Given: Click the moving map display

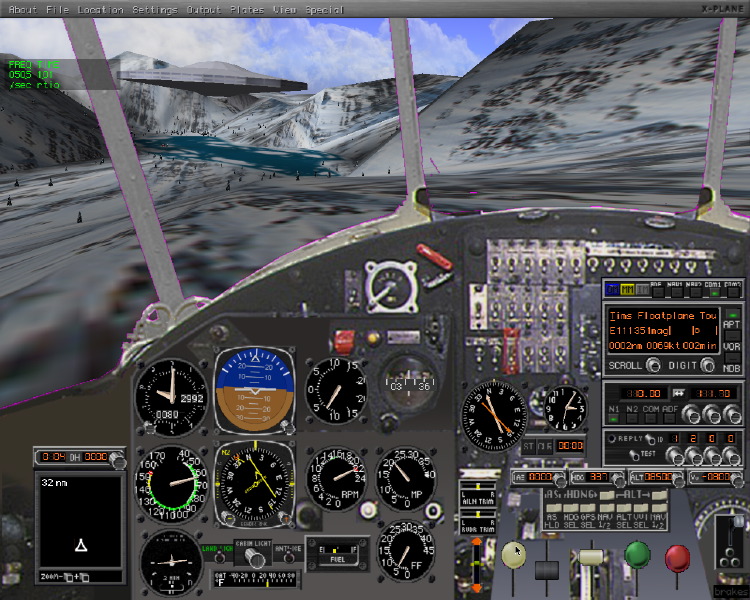Looking at the screenshot, I should pyautogui.click(x=78, y=530).
